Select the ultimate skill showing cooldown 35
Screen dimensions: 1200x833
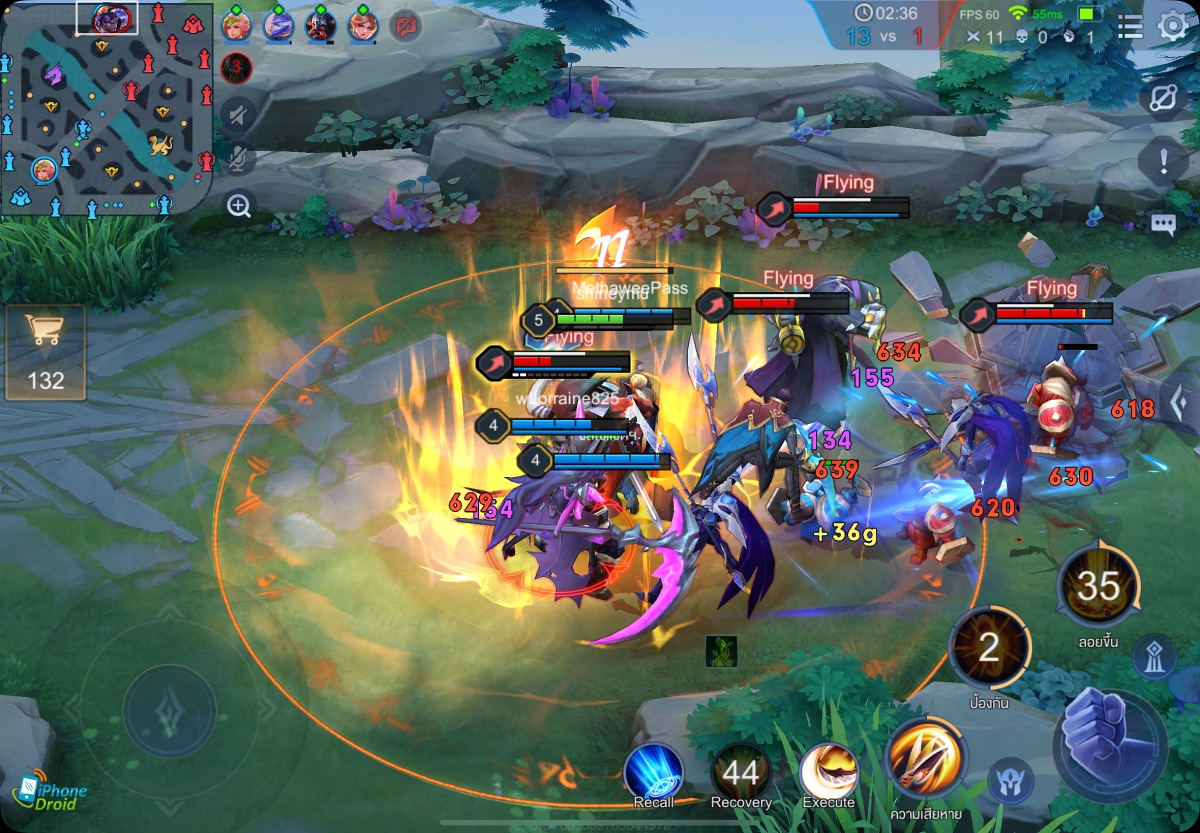tap(1098, 587)
